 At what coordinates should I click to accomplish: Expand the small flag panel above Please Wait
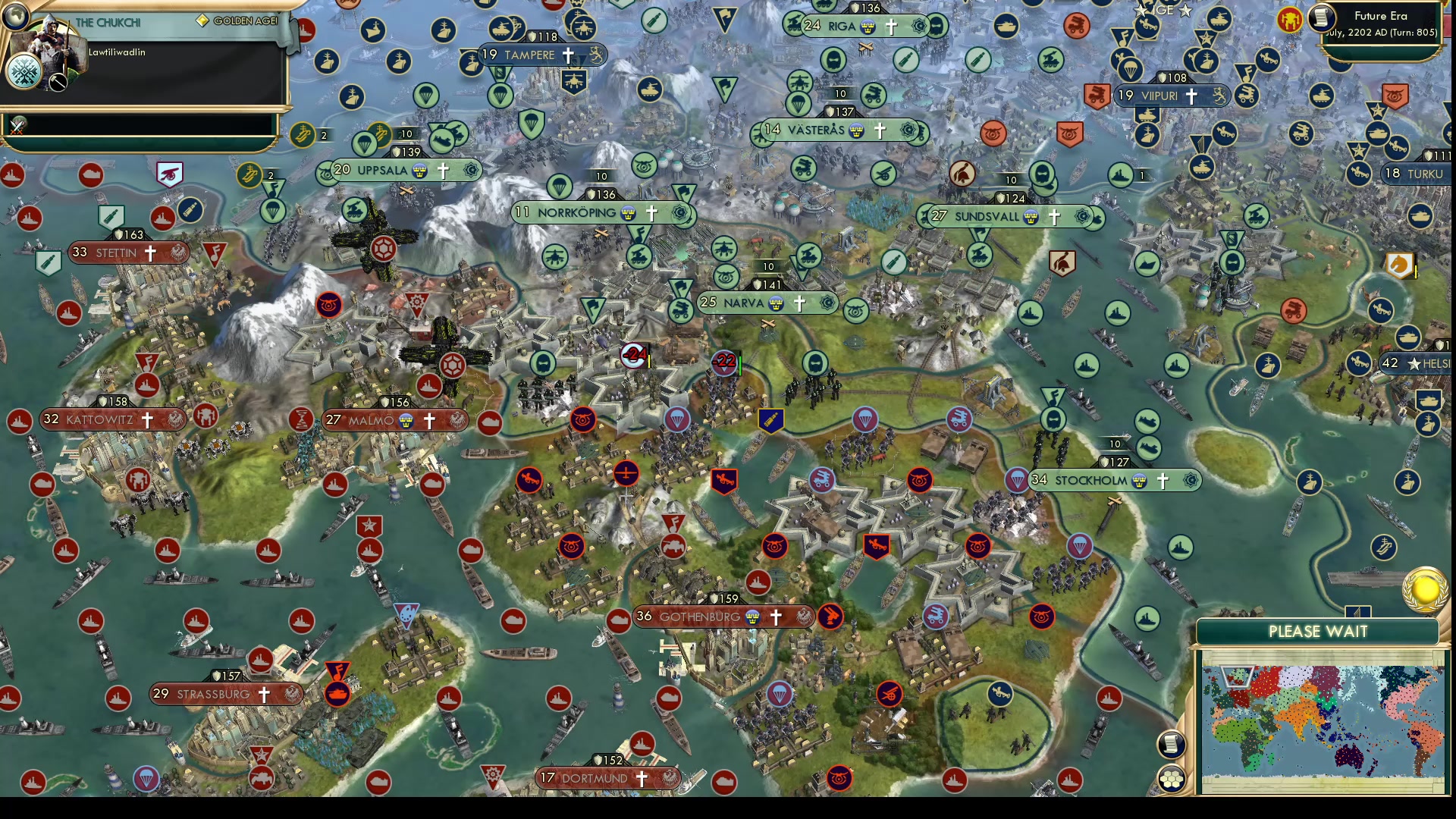click(1357, 610)
